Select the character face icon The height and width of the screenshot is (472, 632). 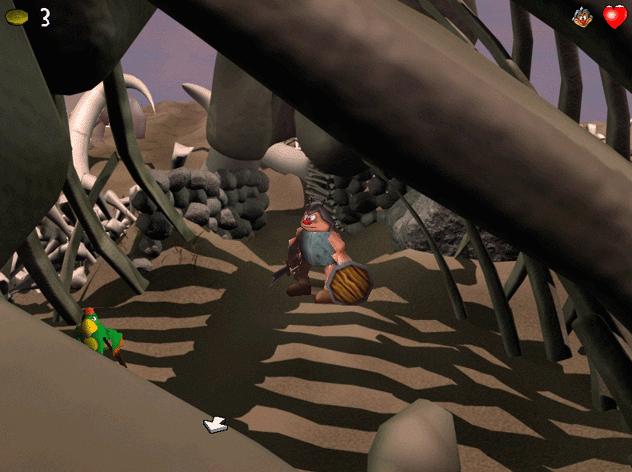[581, 16]
